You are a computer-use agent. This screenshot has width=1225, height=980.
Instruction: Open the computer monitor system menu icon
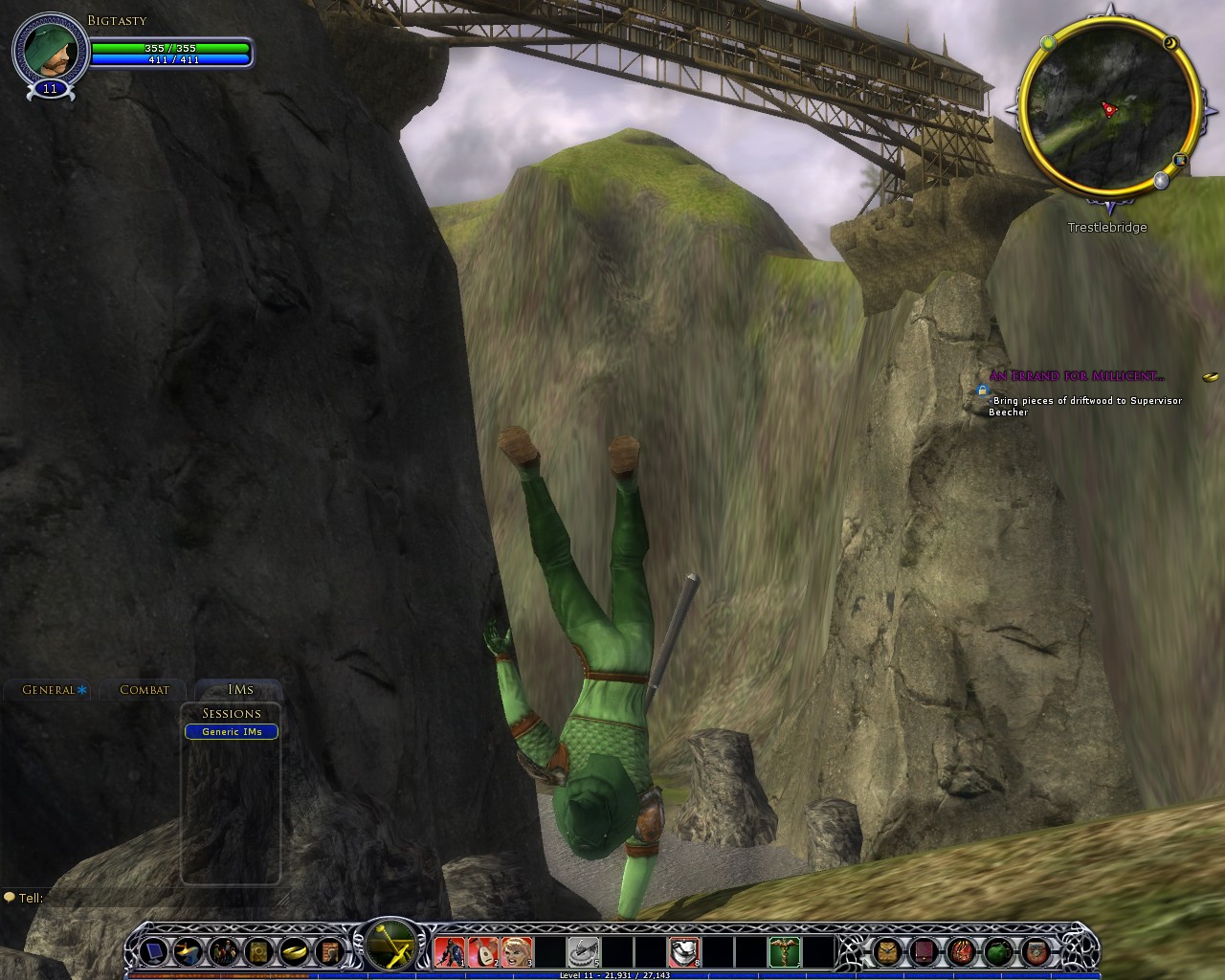[x=155, y=951]
